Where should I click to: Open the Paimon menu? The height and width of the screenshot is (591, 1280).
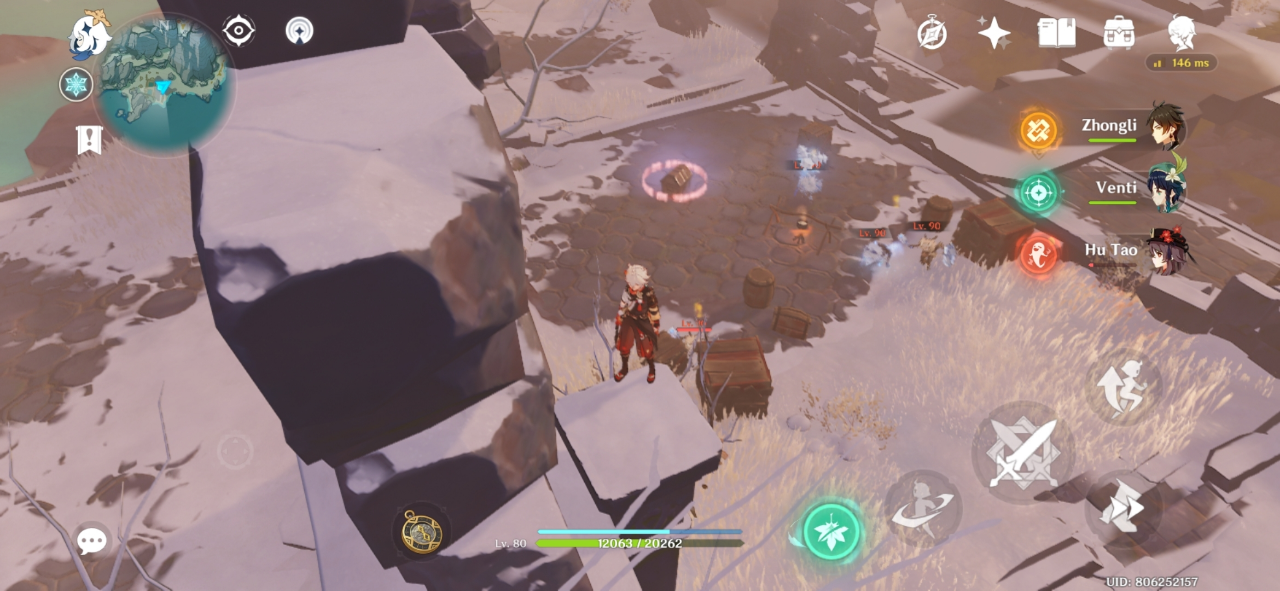pyautogui.click(x=89, y=35)
